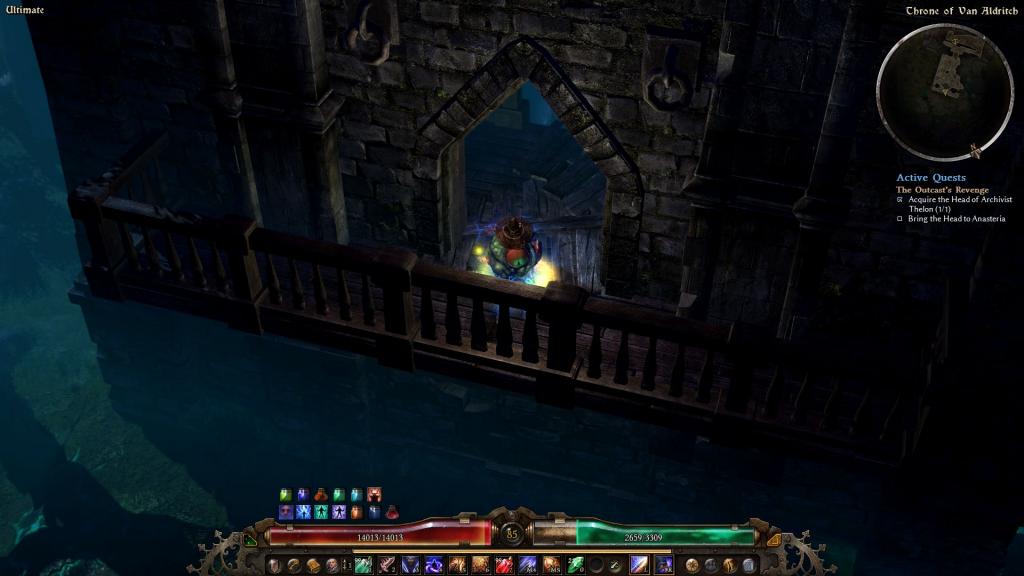The image size is (1024, 576).
Task: Click the shield icon menu button
Action: [274, 565]
